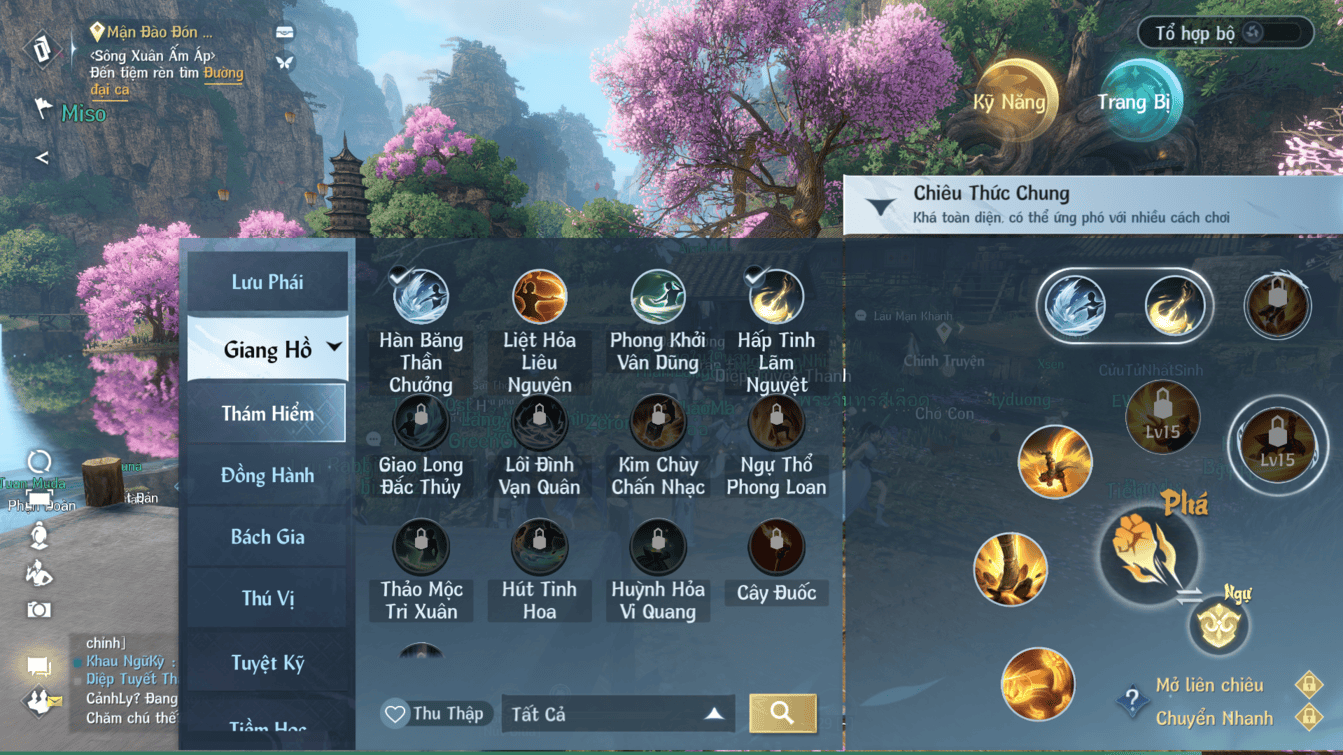Click the locked Giao Long Đắc Thủy skill
The height and width of the screenshot is (755, 1343).
coord(421,423)
